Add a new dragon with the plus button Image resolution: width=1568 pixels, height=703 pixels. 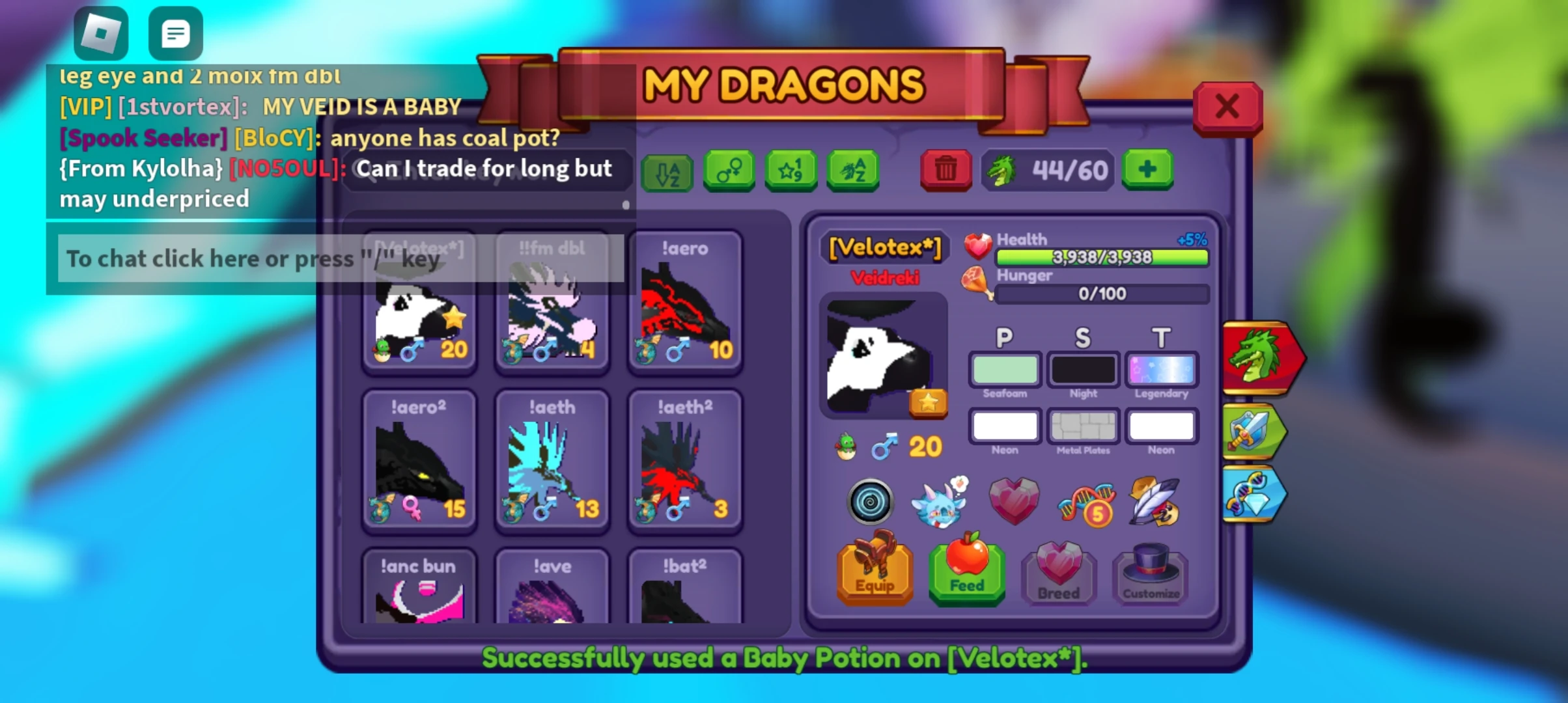point(1147,171)
